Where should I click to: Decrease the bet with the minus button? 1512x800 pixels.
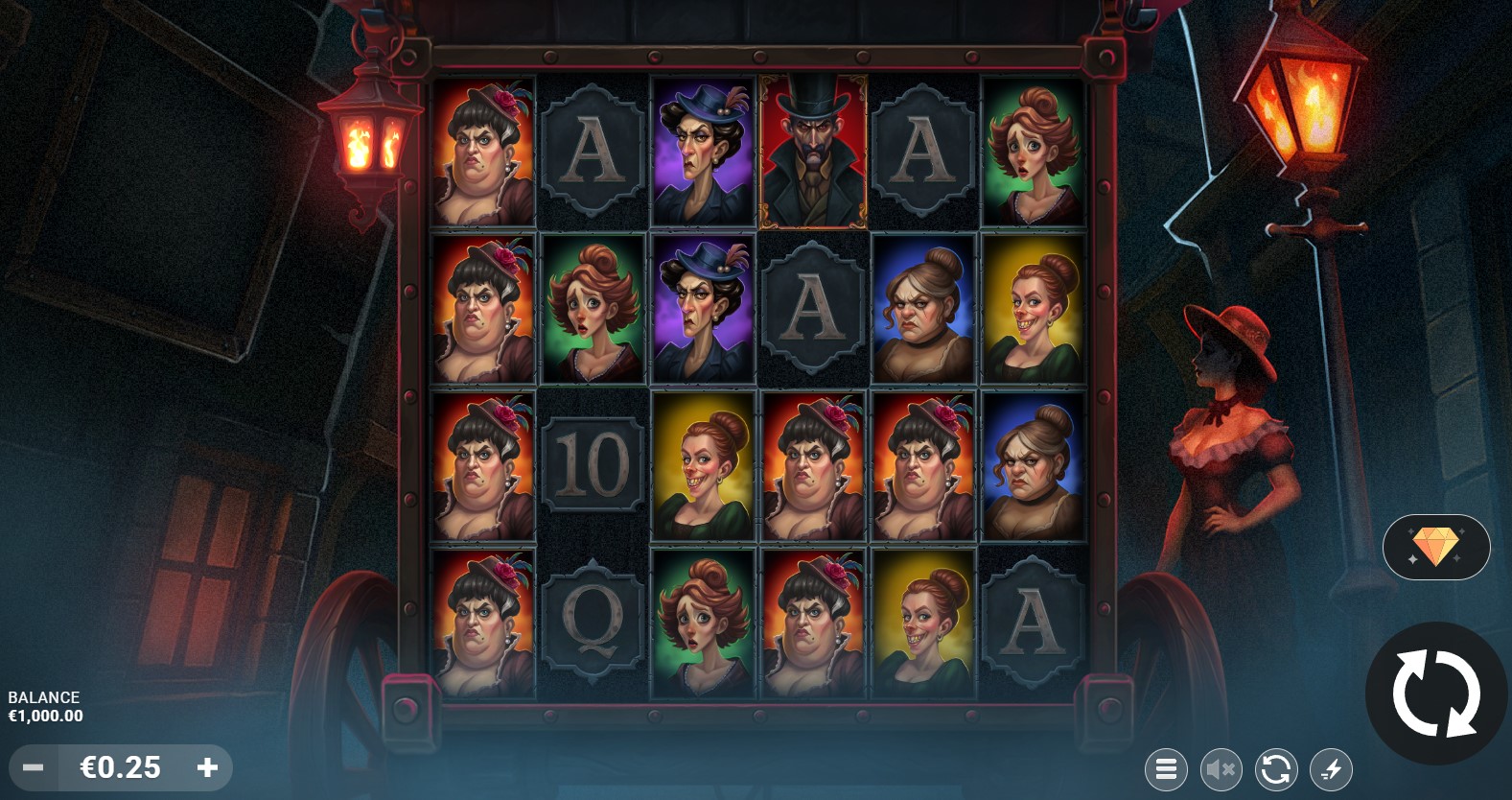[34, 767]
